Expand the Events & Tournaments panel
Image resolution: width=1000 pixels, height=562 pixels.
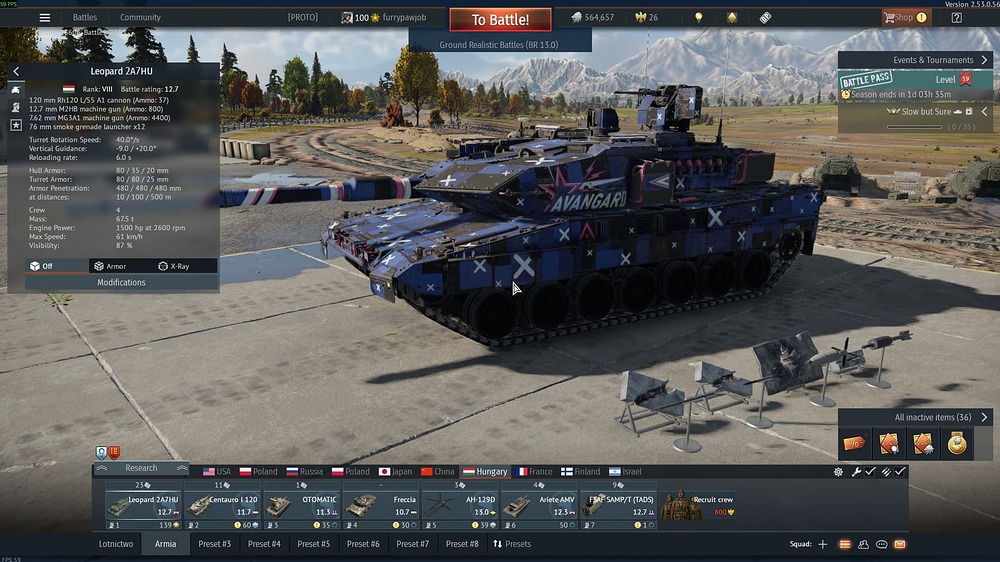(x=984, y=60)
